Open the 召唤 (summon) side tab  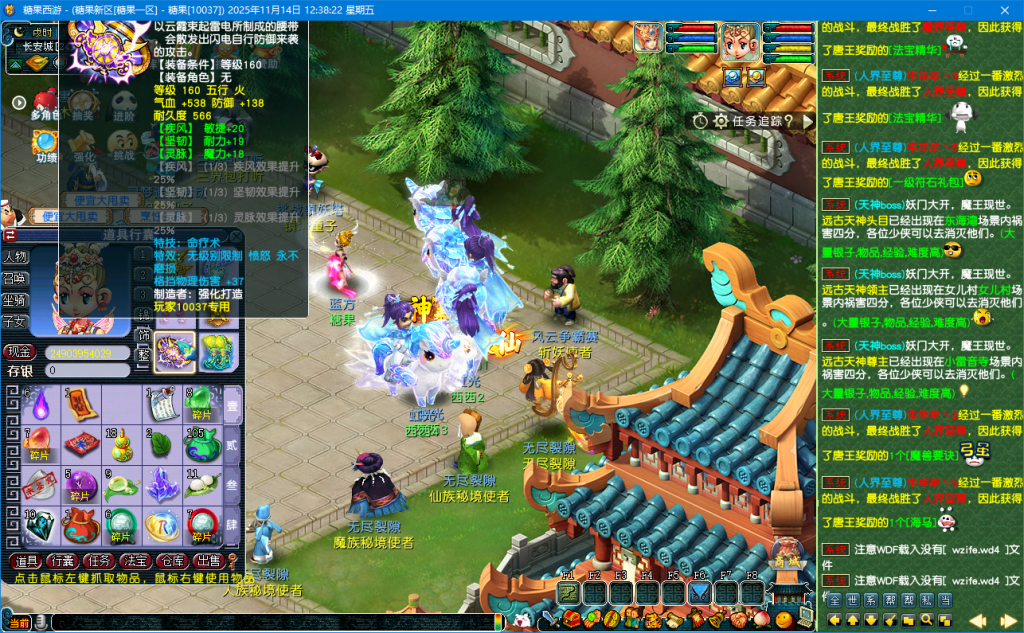click(x=15, y=278)
